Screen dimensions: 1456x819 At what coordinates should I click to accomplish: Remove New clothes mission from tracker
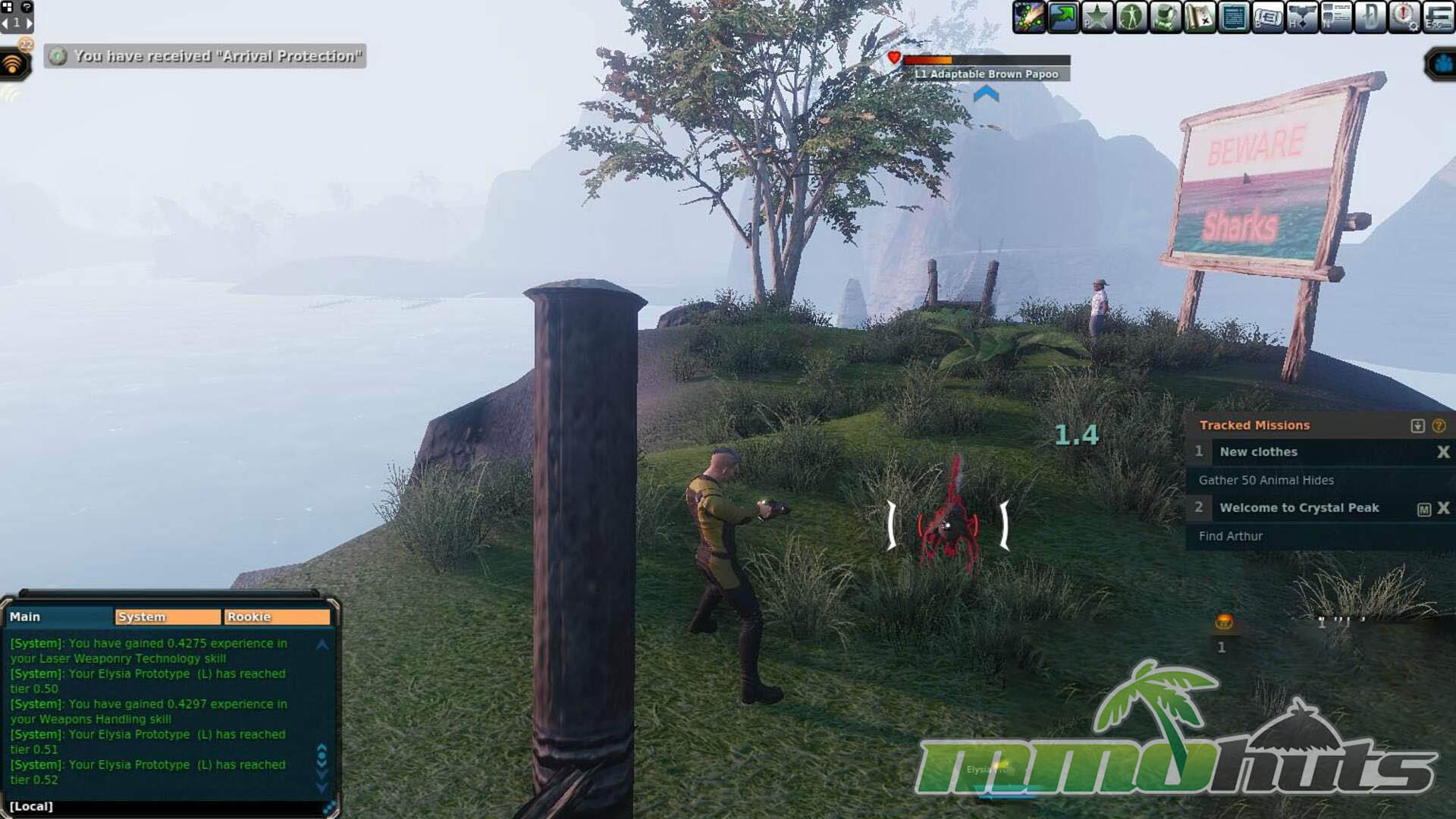tap(1443, 452)
